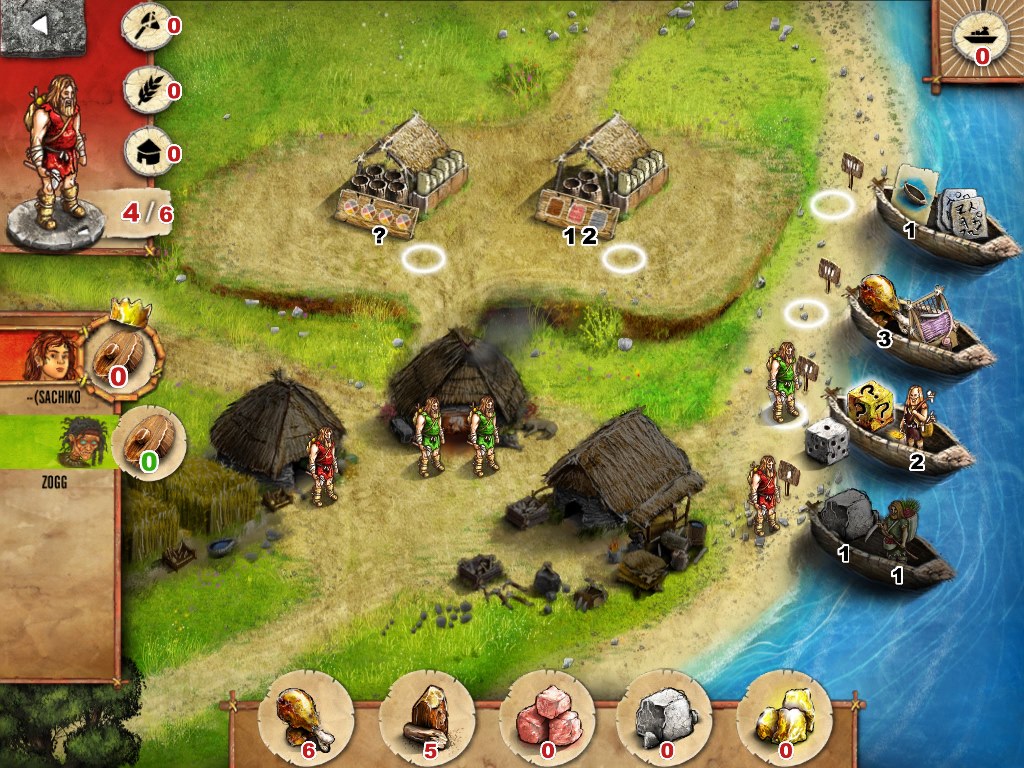Select the food drumstick resource

(x=305, y=716)
